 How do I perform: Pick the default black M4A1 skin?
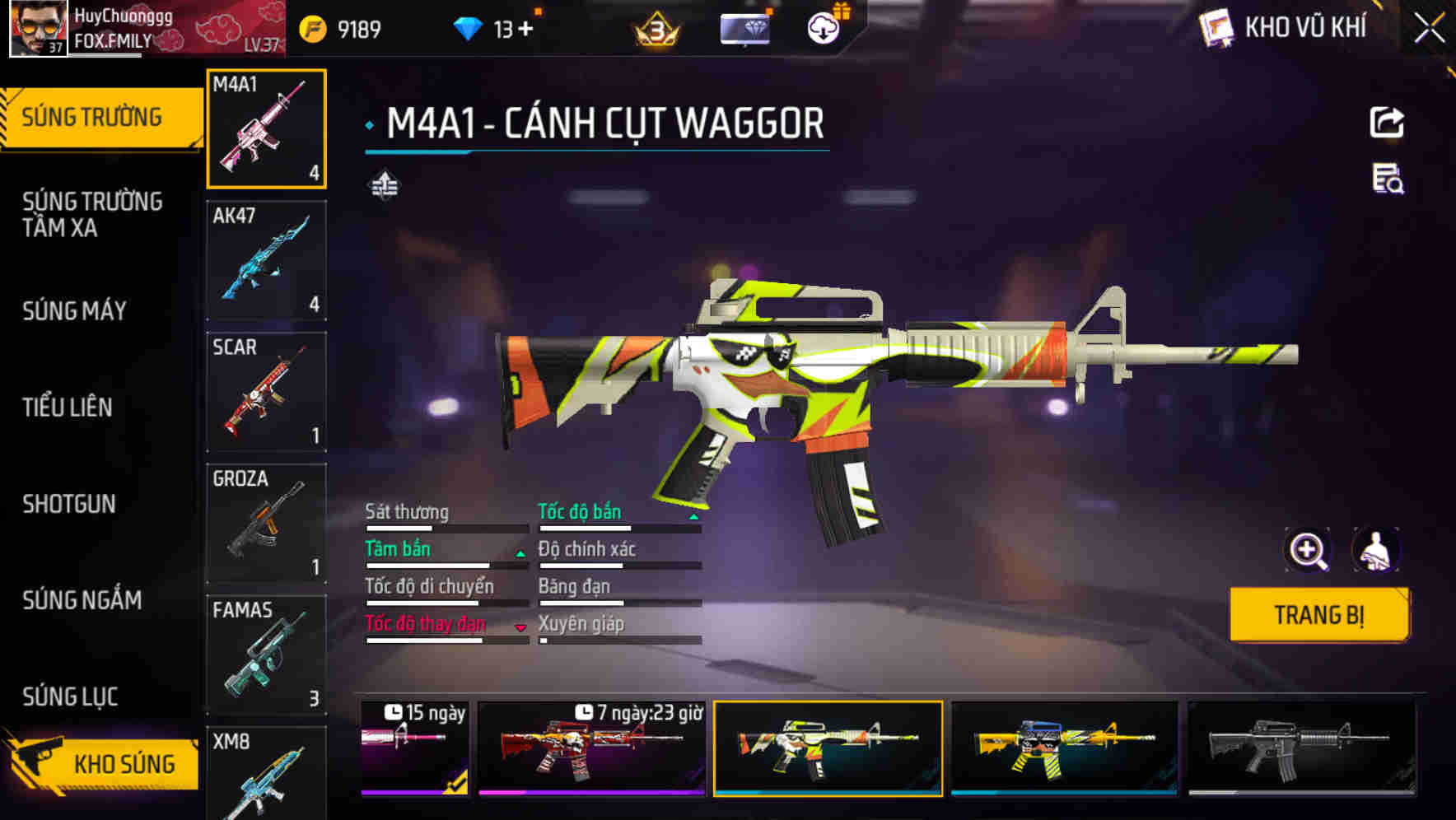(1301, 748)
